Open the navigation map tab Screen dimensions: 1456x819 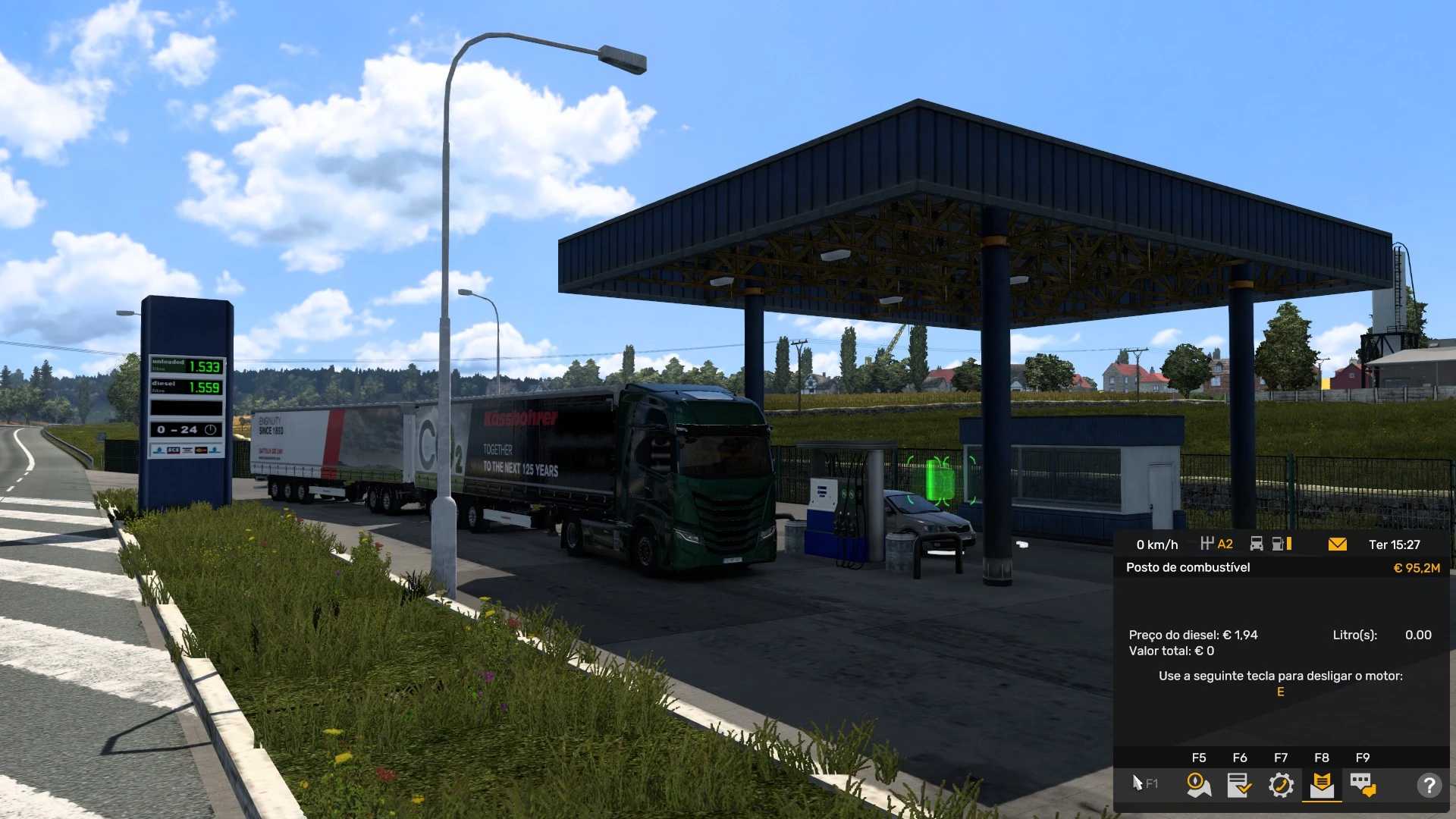click(1198, 785)
